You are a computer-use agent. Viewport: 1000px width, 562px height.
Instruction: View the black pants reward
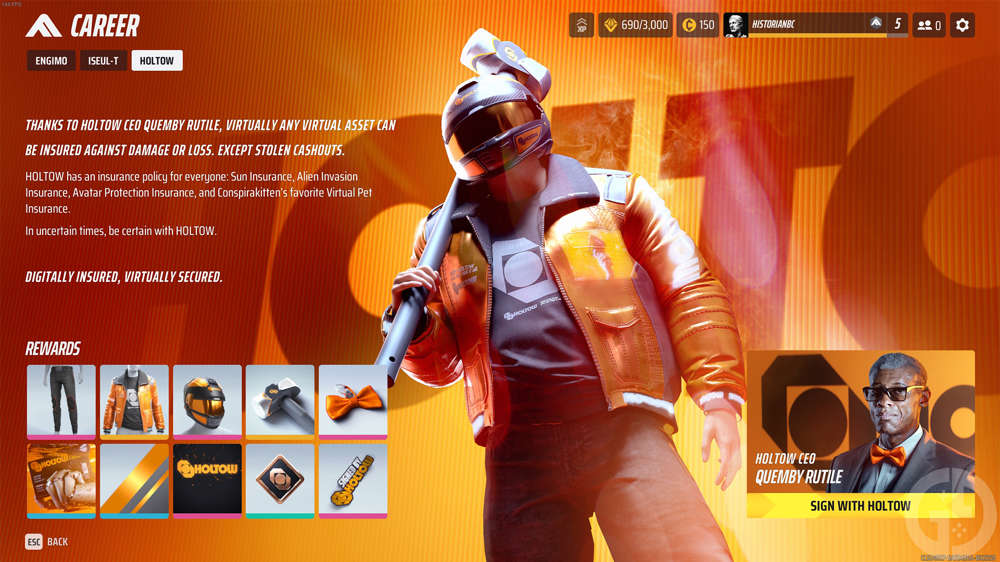(x=61, y=400)
